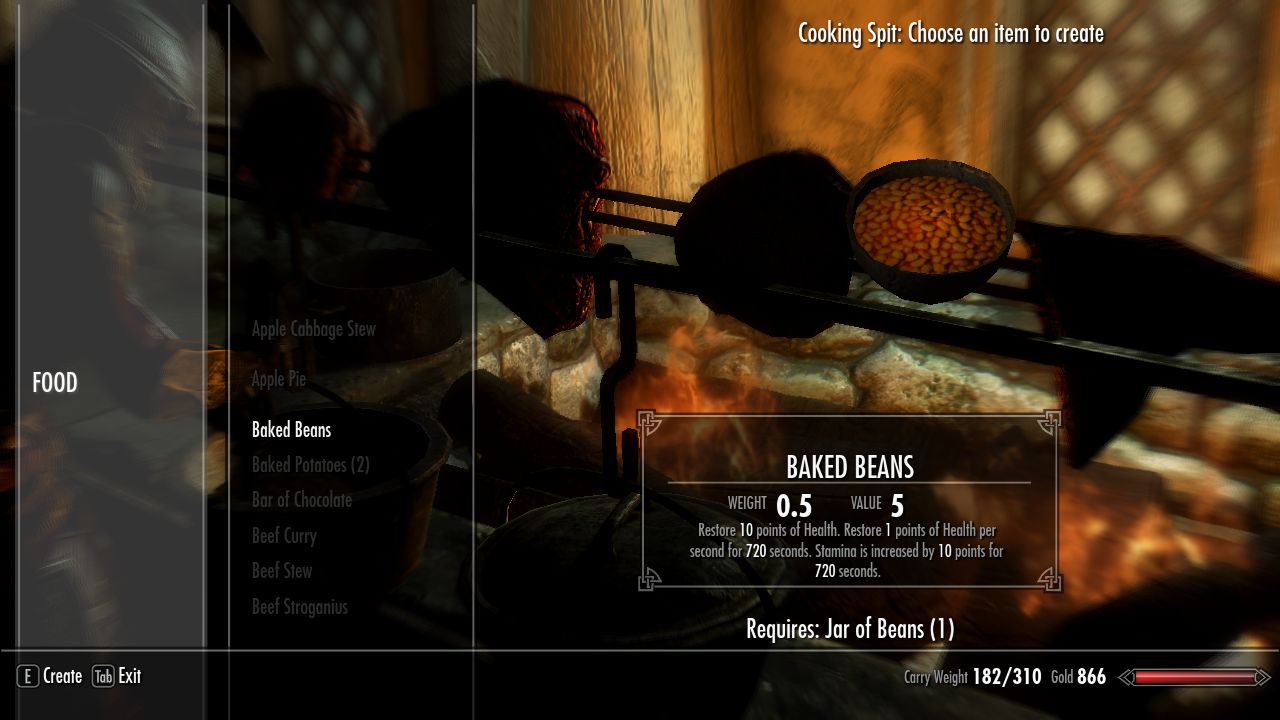The height and width of the screenshot is (720, 1280).
Task: Pick the Baked Beans recipe entry
Action: (291, 430)
